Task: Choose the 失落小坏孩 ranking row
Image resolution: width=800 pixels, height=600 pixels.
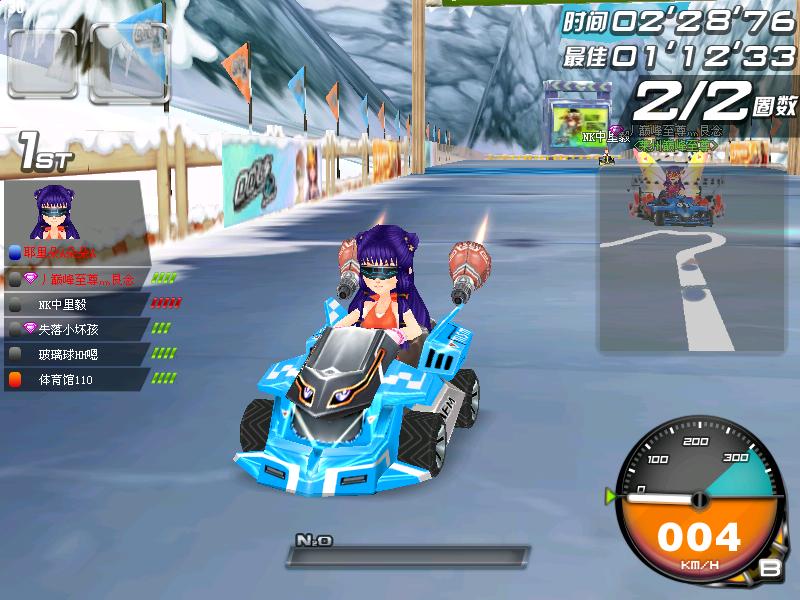Action: (78, 329)
